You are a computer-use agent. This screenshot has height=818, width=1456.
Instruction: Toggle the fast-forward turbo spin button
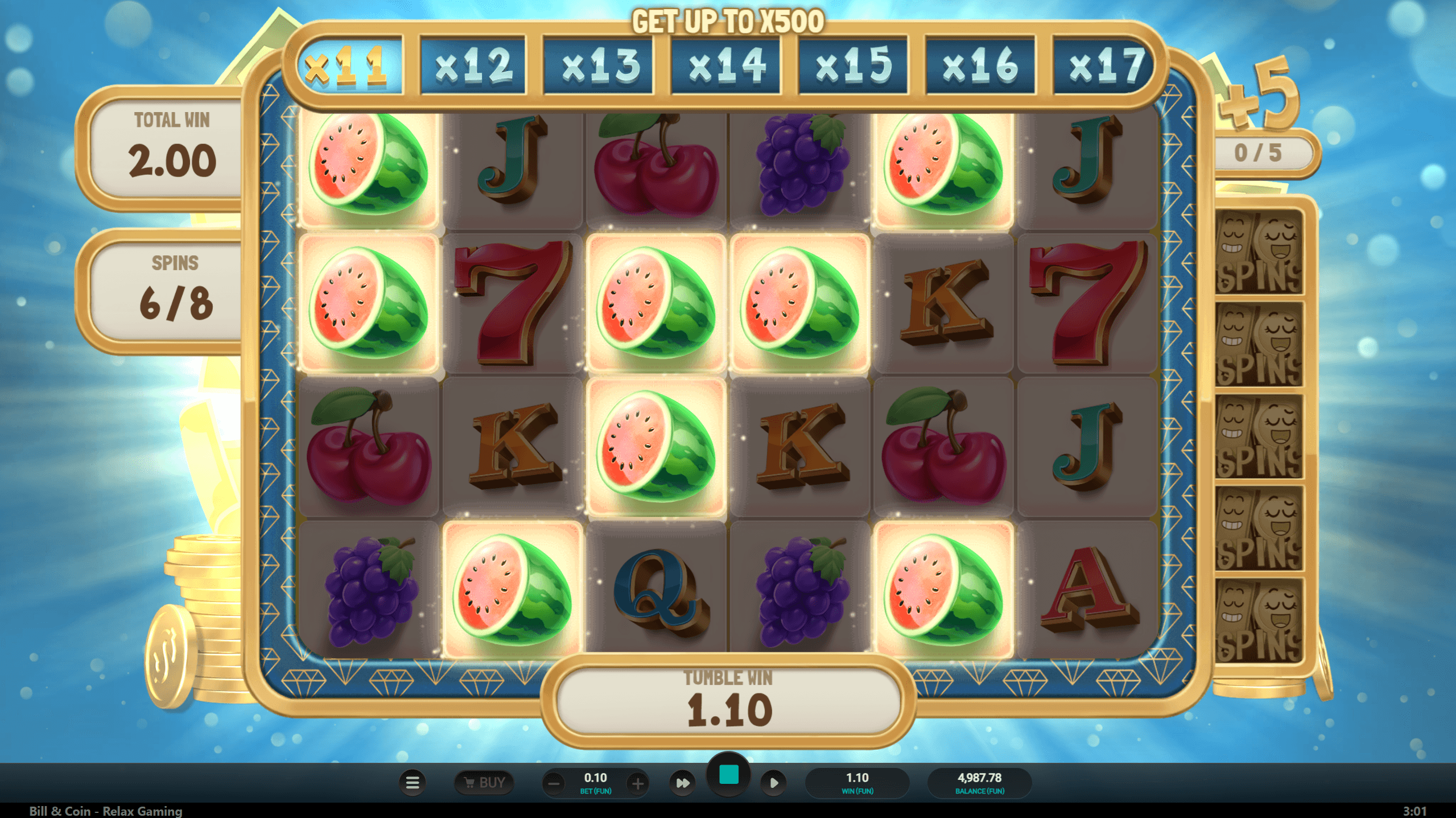click(682, 783)
